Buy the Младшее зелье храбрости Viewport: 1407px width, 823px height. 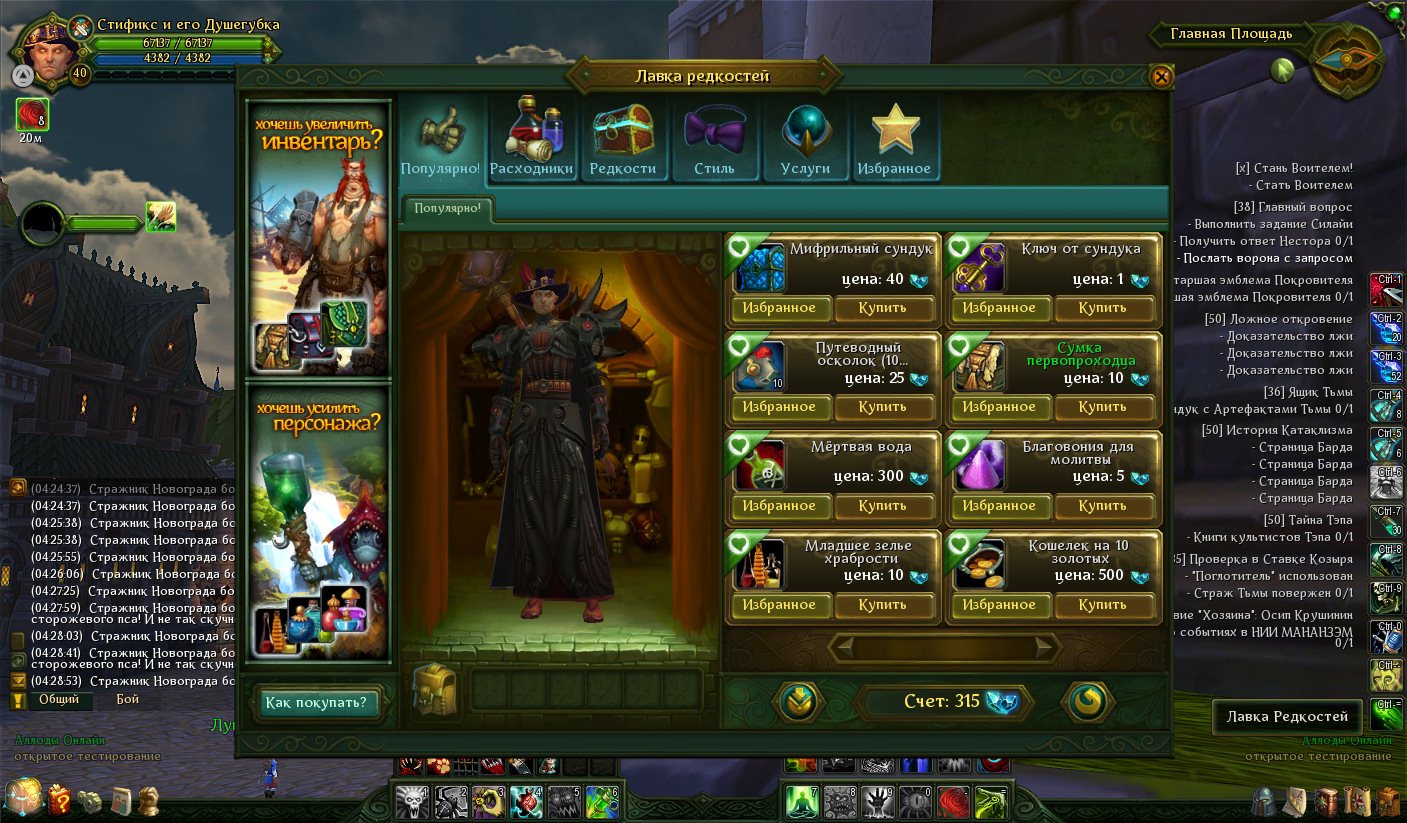pos(882,605)
